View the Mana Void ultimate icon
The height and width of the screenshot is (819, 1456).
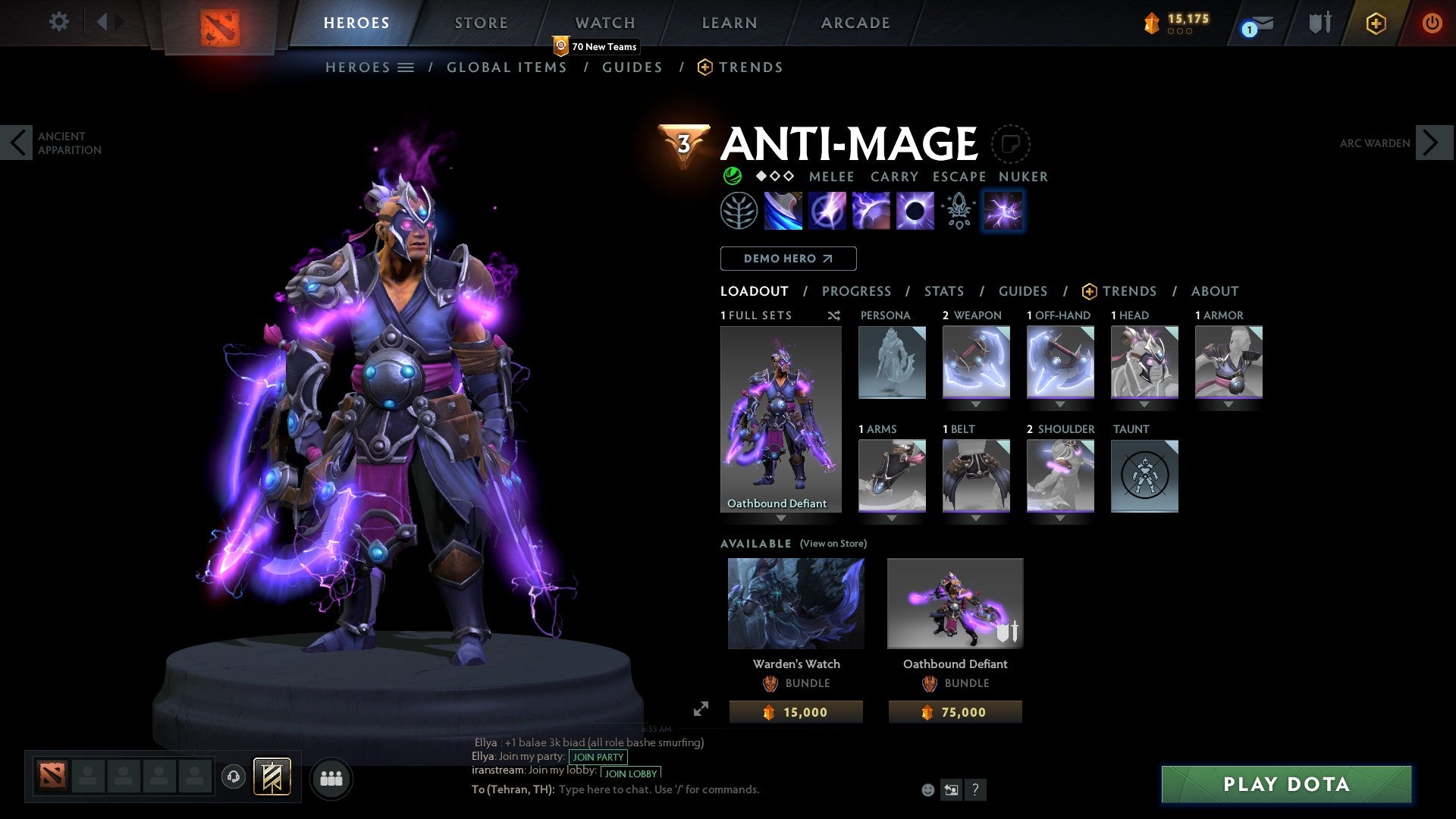click(x=915, y=210)
